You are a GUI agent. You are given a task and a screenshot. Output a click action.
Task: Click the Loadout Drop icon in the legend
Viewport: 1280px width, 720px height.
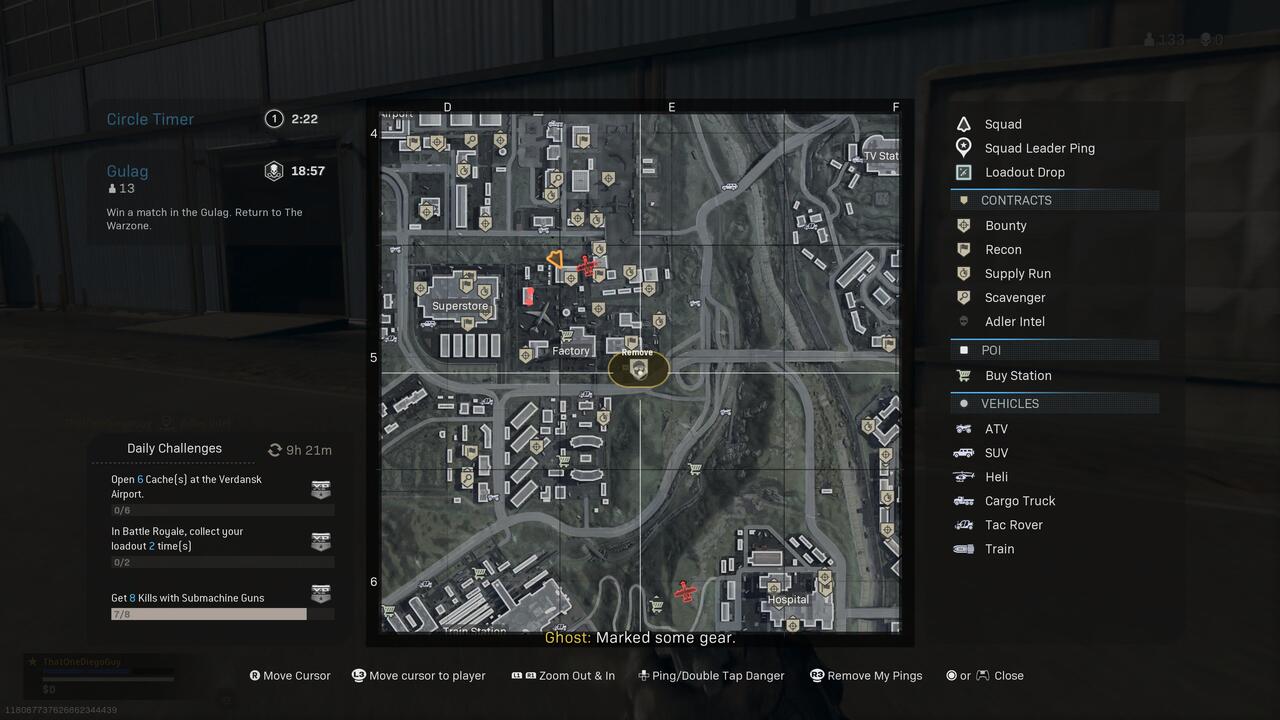pos(963,172)
